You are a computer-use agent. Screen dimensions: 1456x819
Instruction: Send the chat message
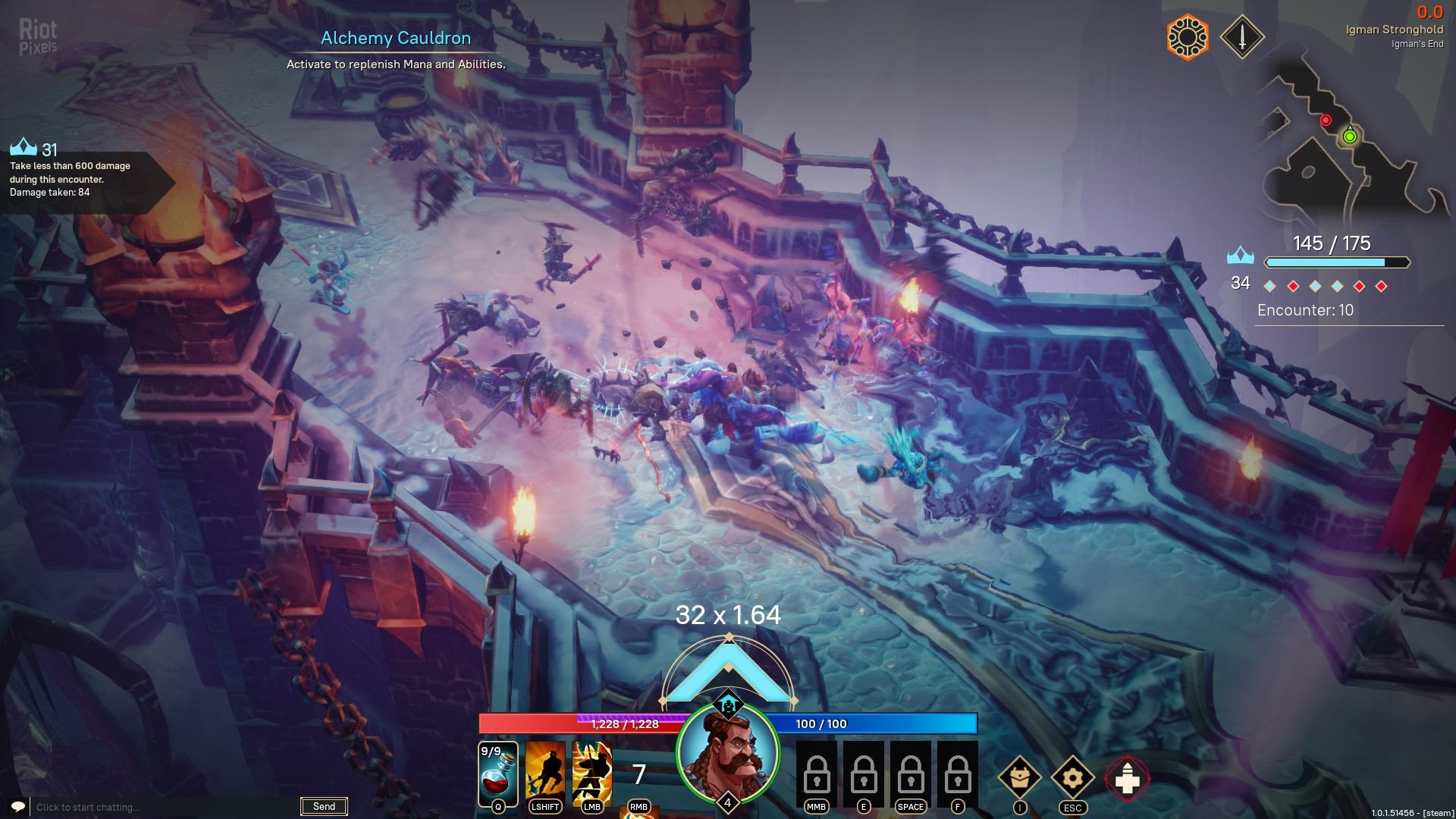coord(324,806)
